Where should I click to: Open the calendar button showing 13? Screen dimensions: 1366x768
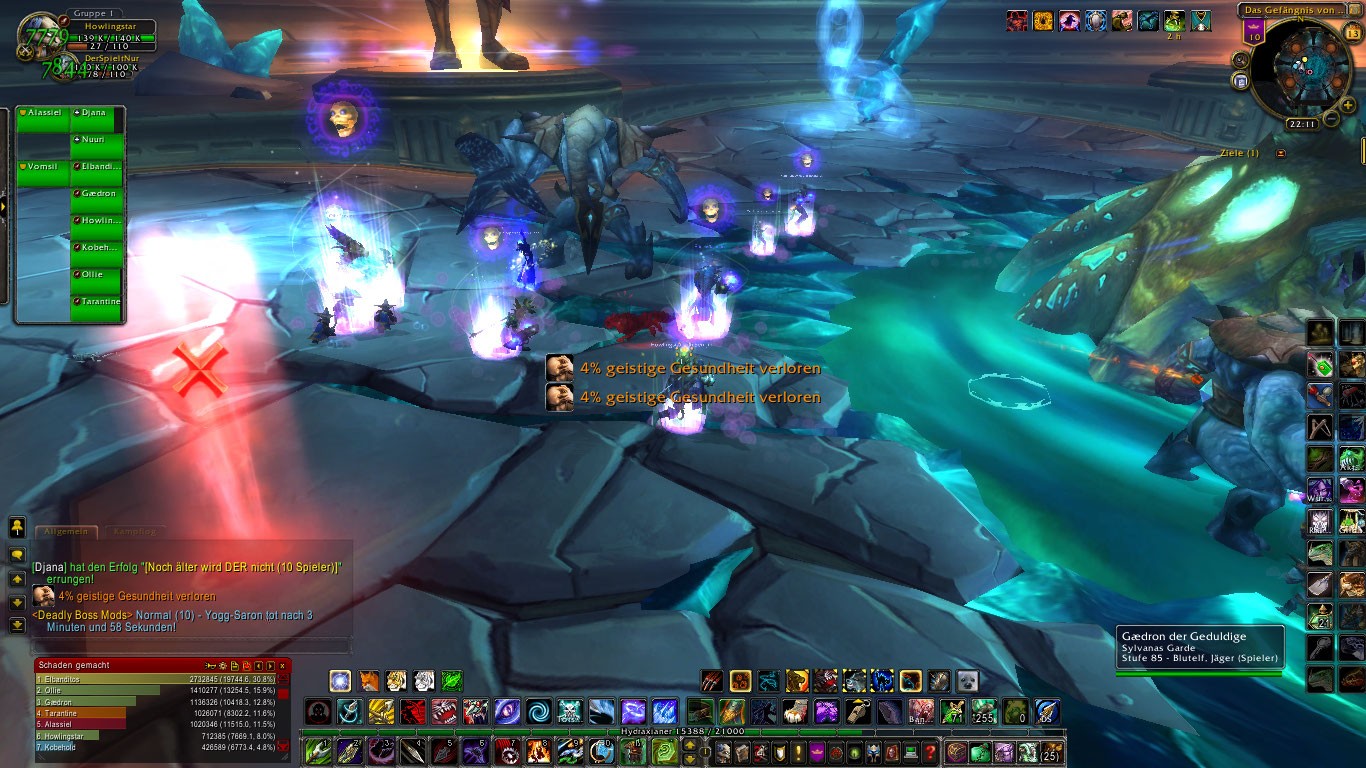tap(1352, 33)
